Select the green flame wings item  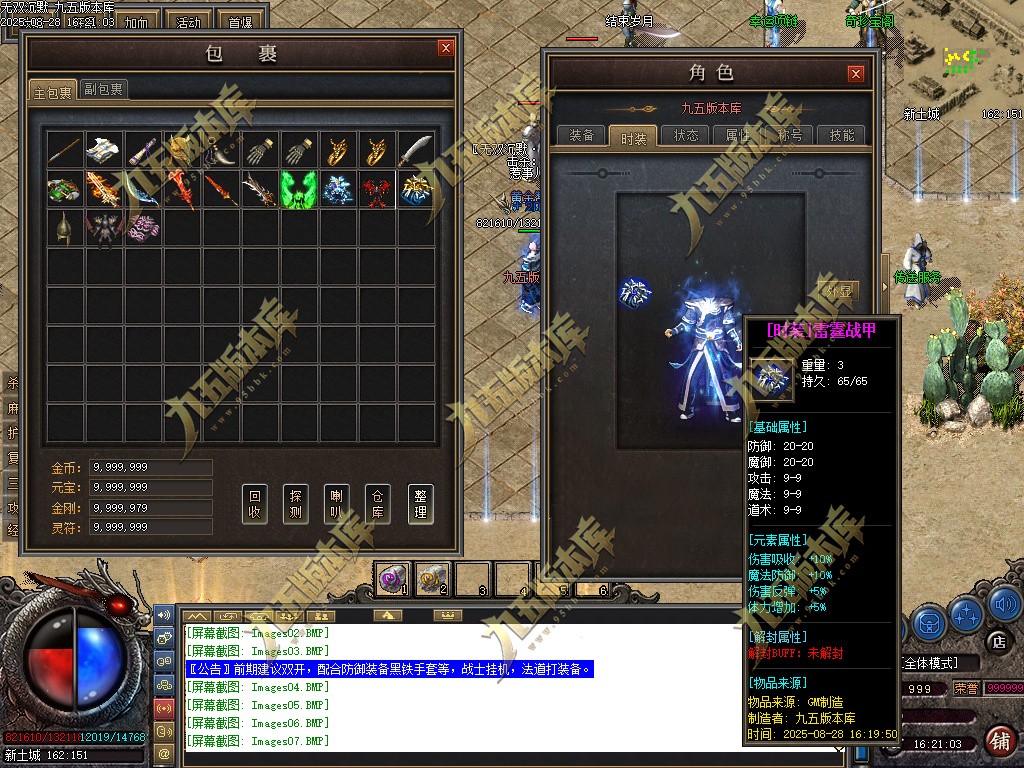point(298,189)
